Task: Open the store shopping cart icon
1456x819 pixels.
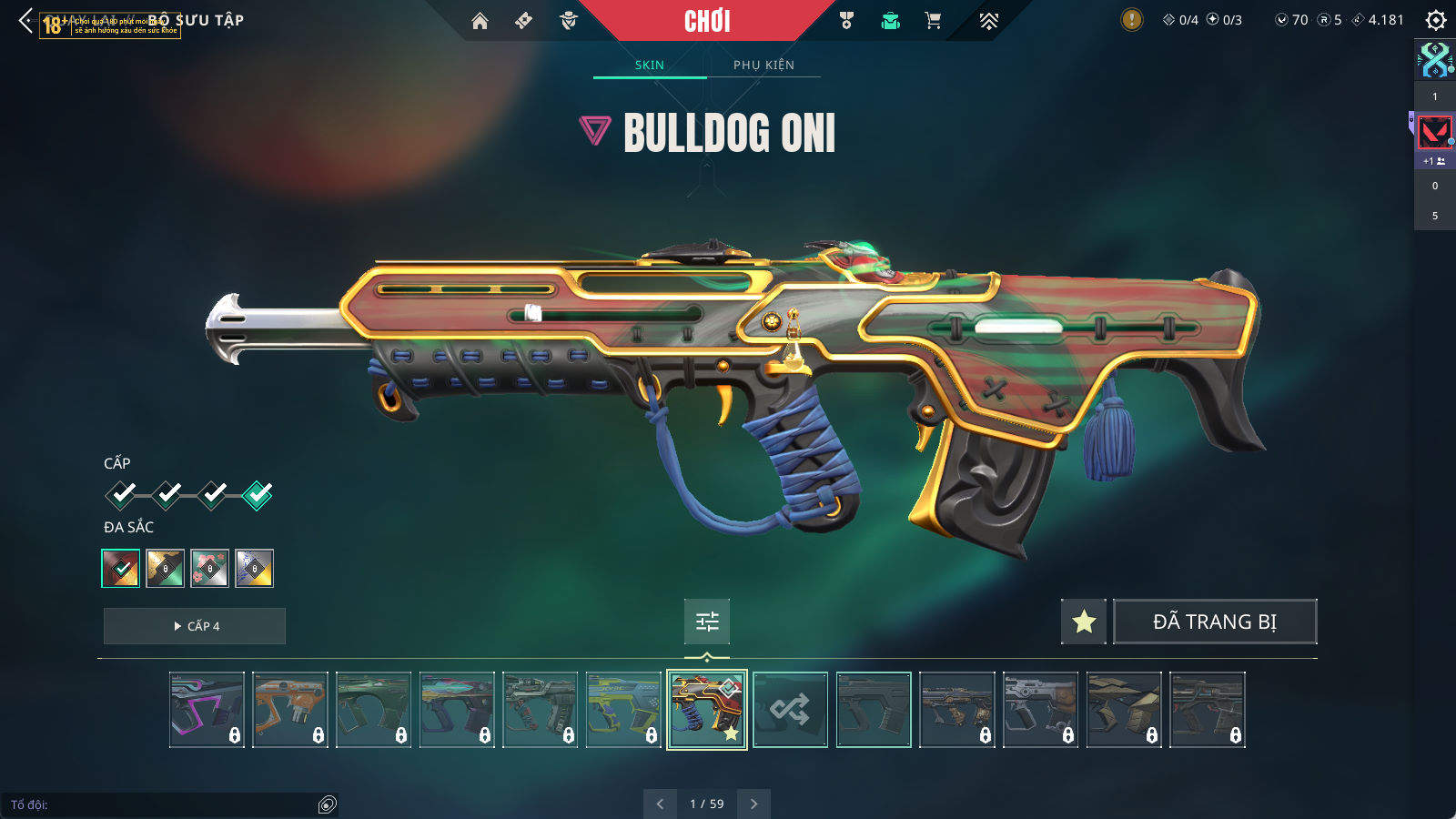Action: (x=933, y=21)
